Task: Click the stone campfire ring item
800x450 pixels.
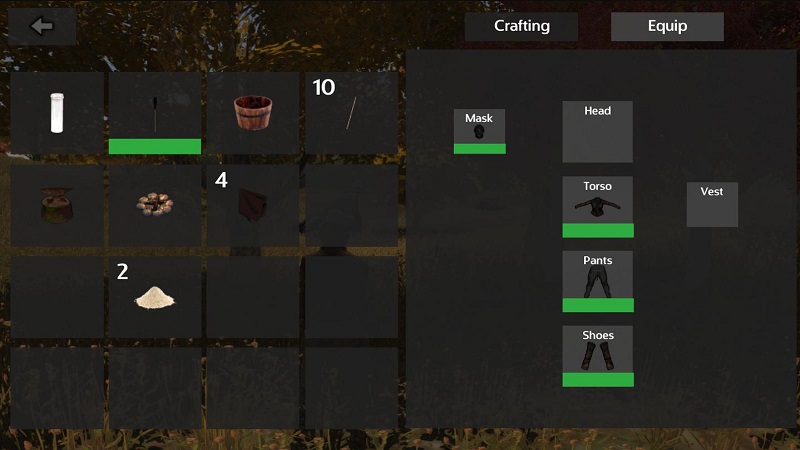Action: tap(155, 204)
